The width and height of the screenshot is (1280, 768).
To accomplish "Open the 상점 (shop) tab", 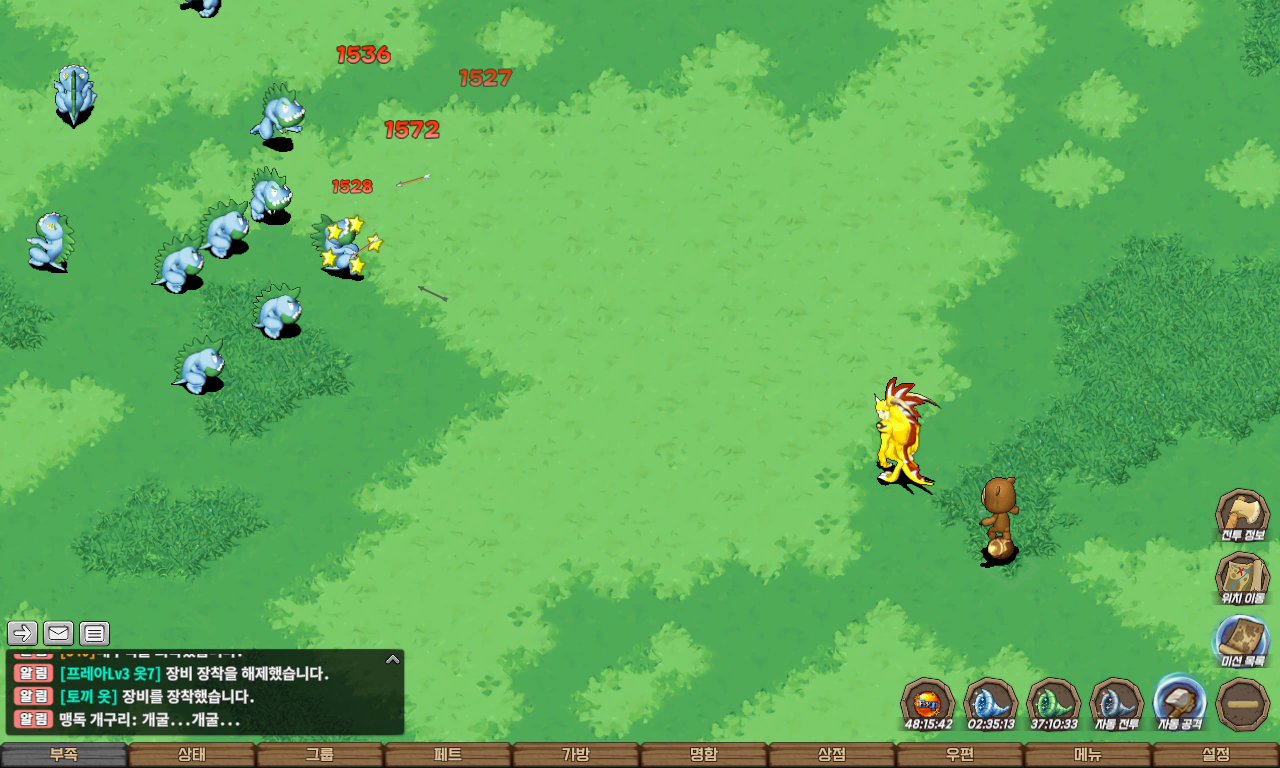I will click(832, 755).
